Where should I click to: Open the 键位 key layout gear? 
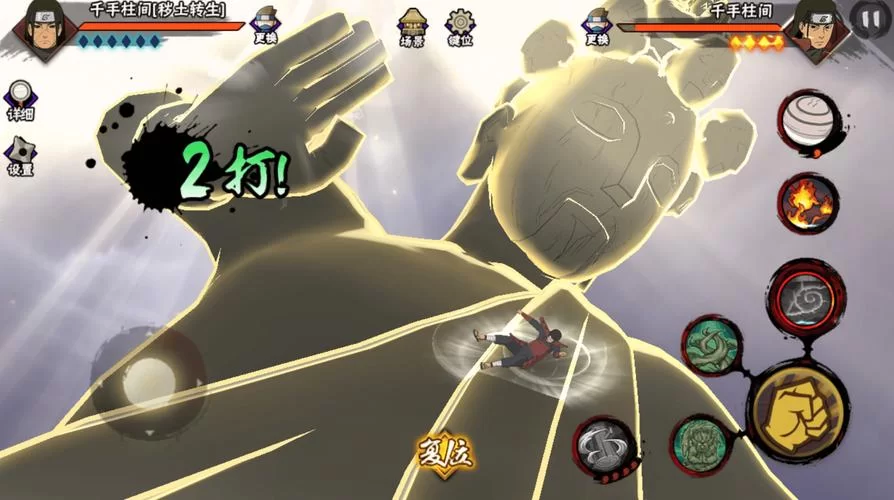click(x=460, y=26)
